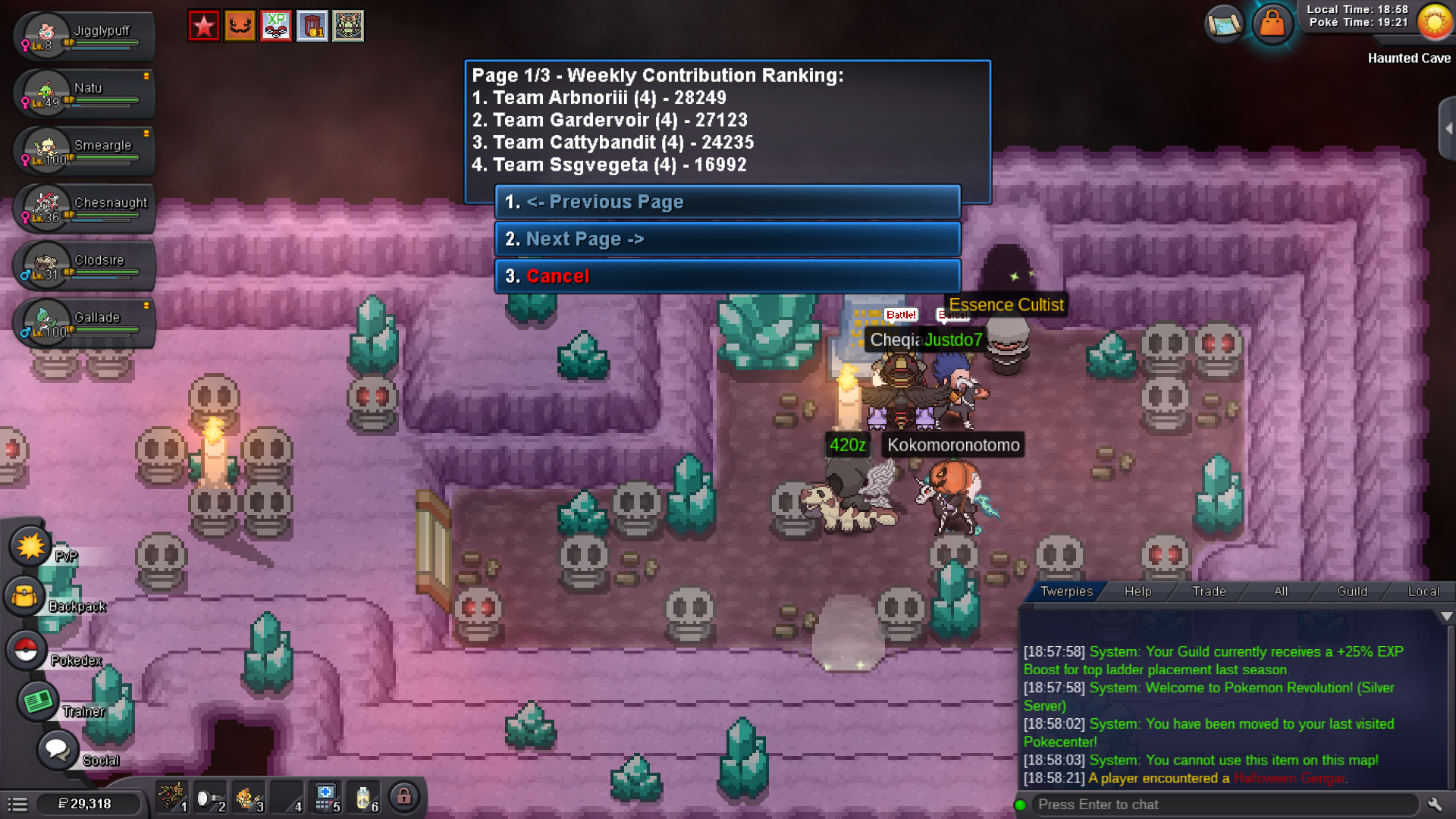The image size is (1456, 819).
Task: Open the Social menu
Action: [57, 750]
